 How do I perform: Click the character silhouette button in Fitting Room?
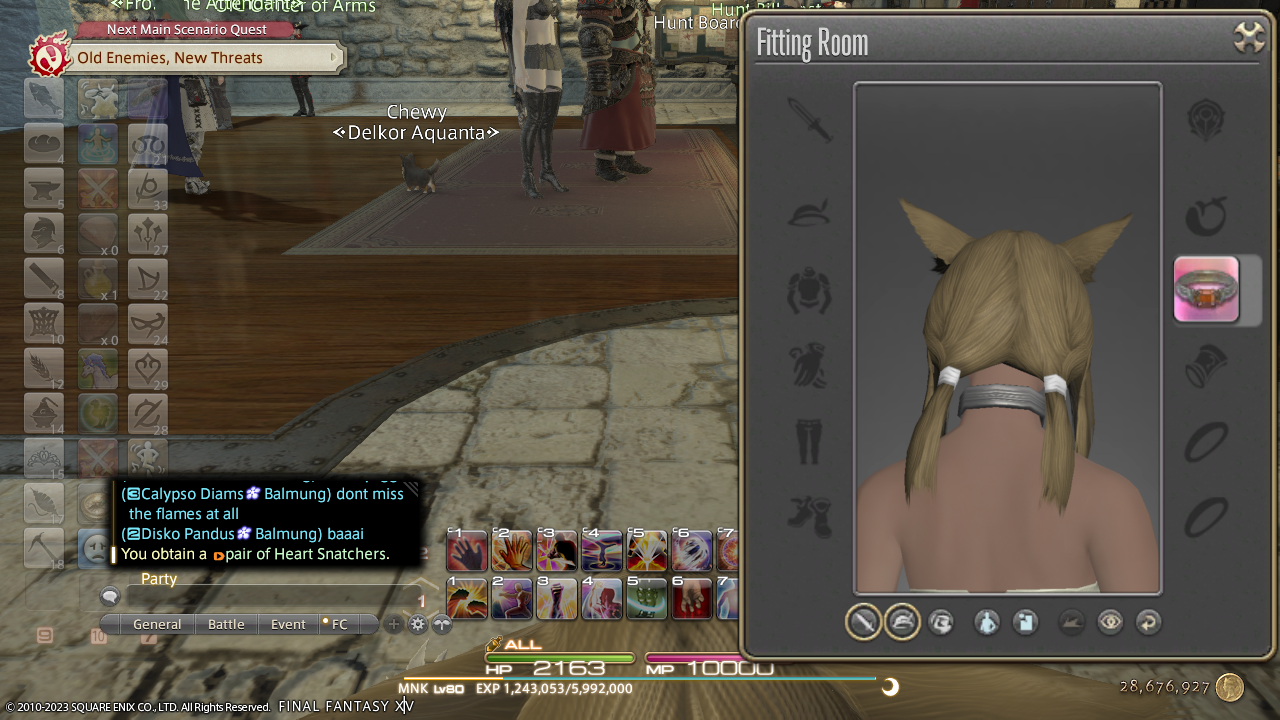(987, 622)
